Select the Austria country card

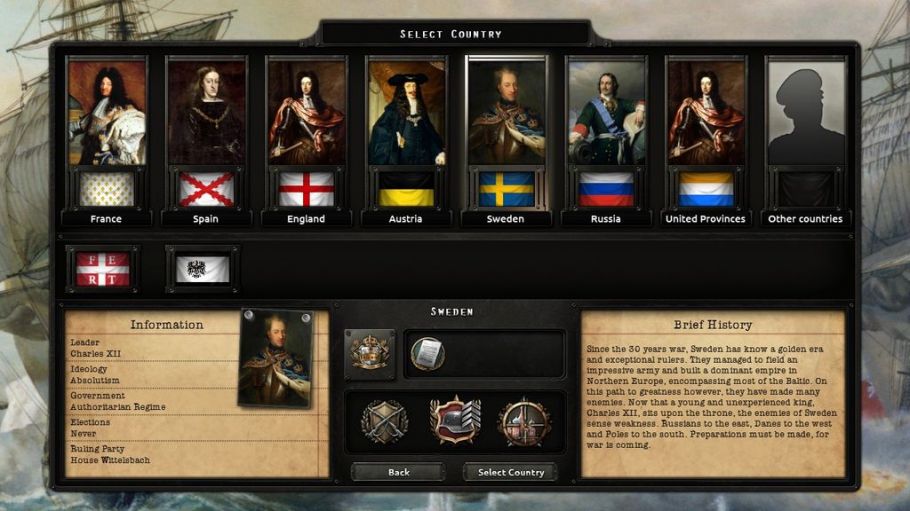[x=406, y=140]
